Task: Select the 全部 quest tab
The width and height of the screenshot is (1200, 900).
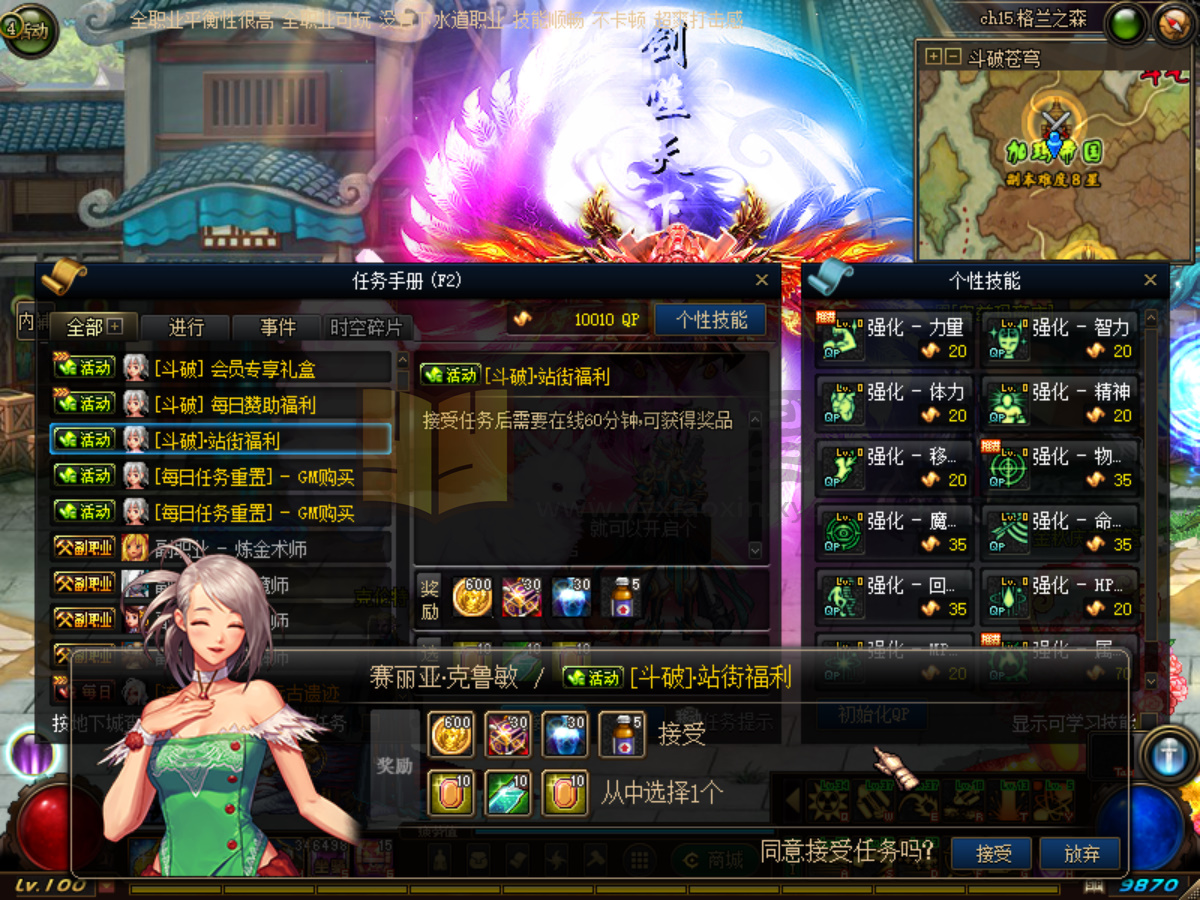Action: [x=93, y=327]
